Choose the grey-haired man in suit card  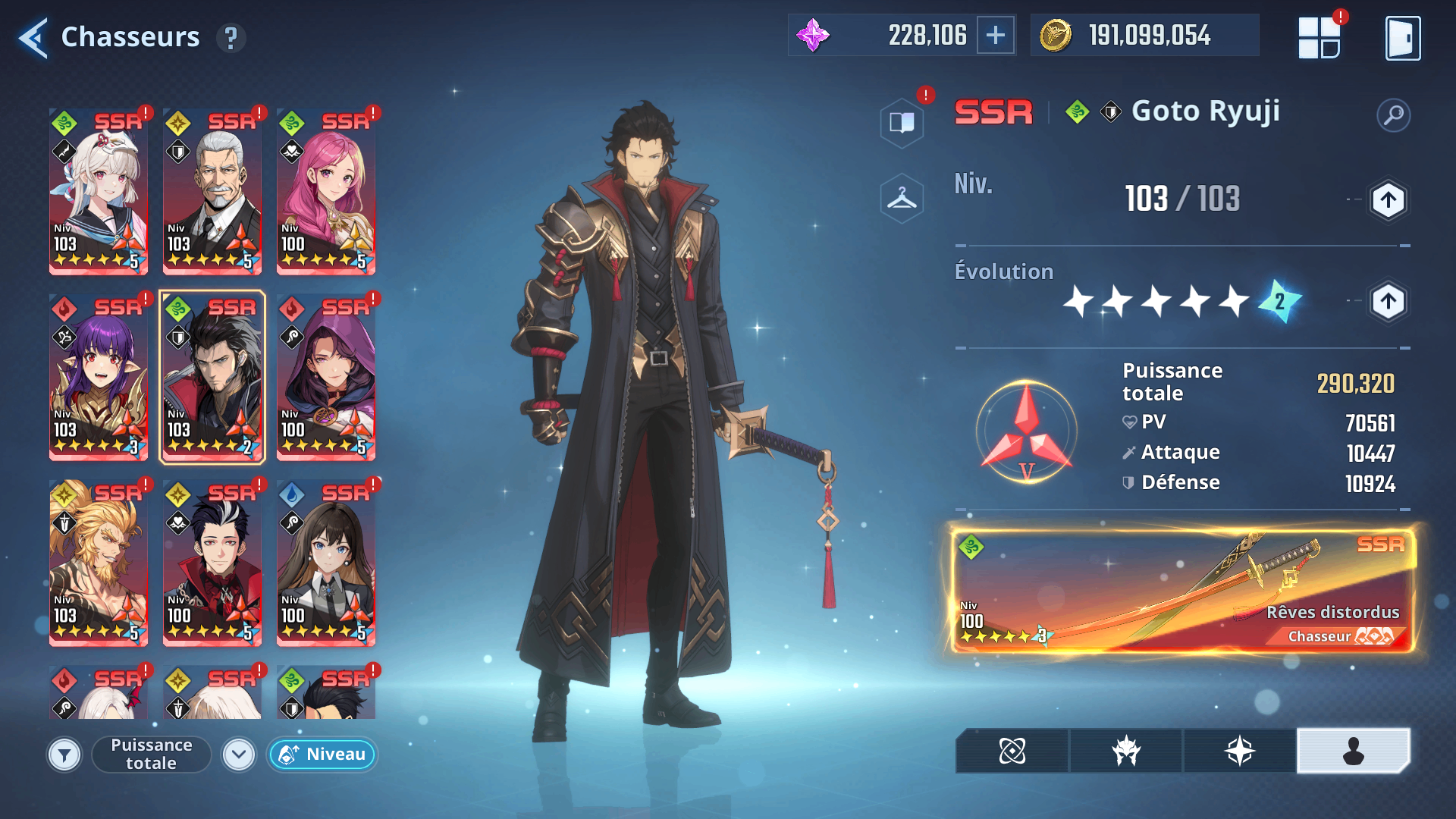[x=212, y=191]
